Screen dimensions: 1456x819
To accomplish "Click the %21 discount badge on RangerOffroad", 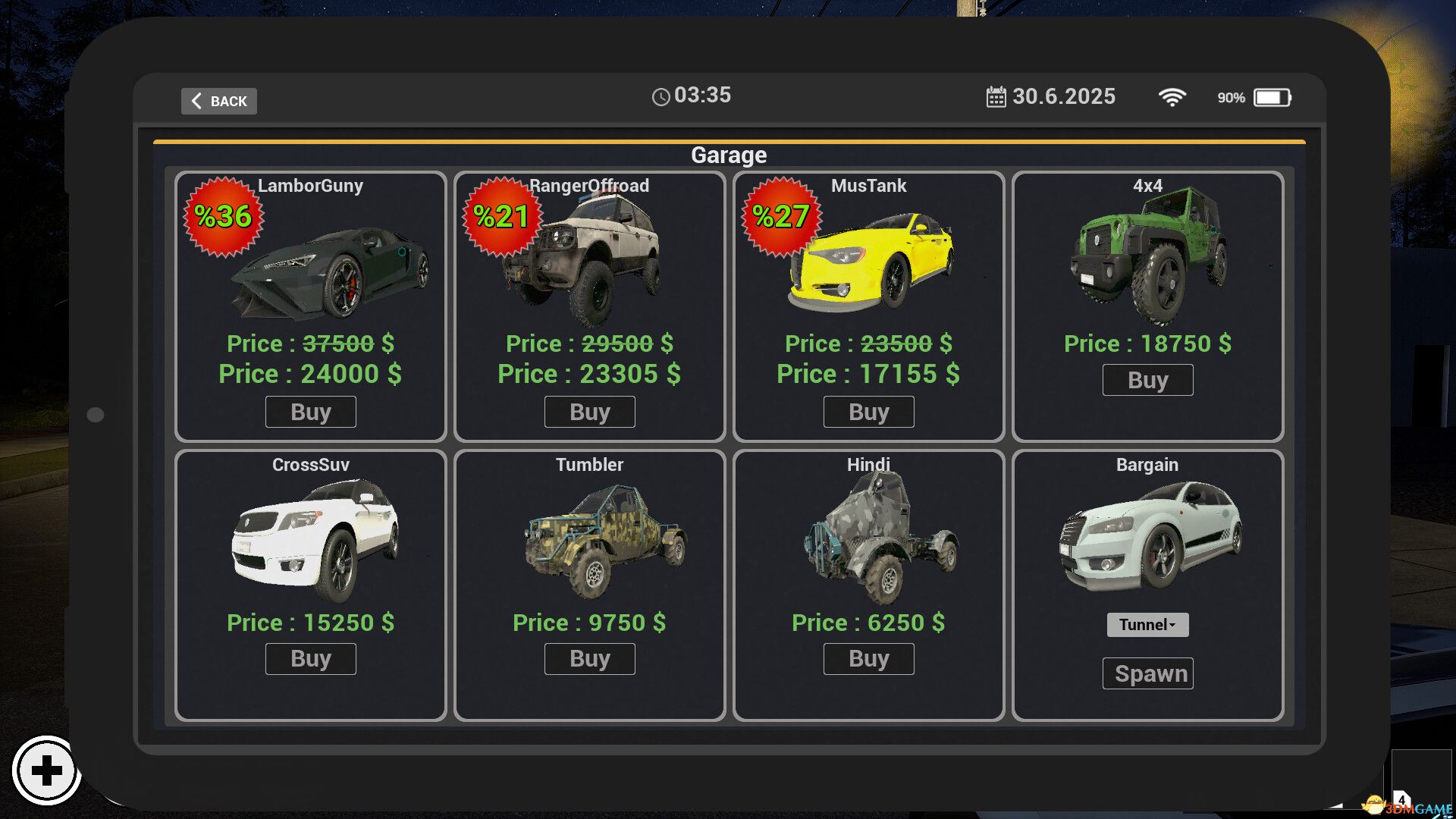I will point(501,215).
